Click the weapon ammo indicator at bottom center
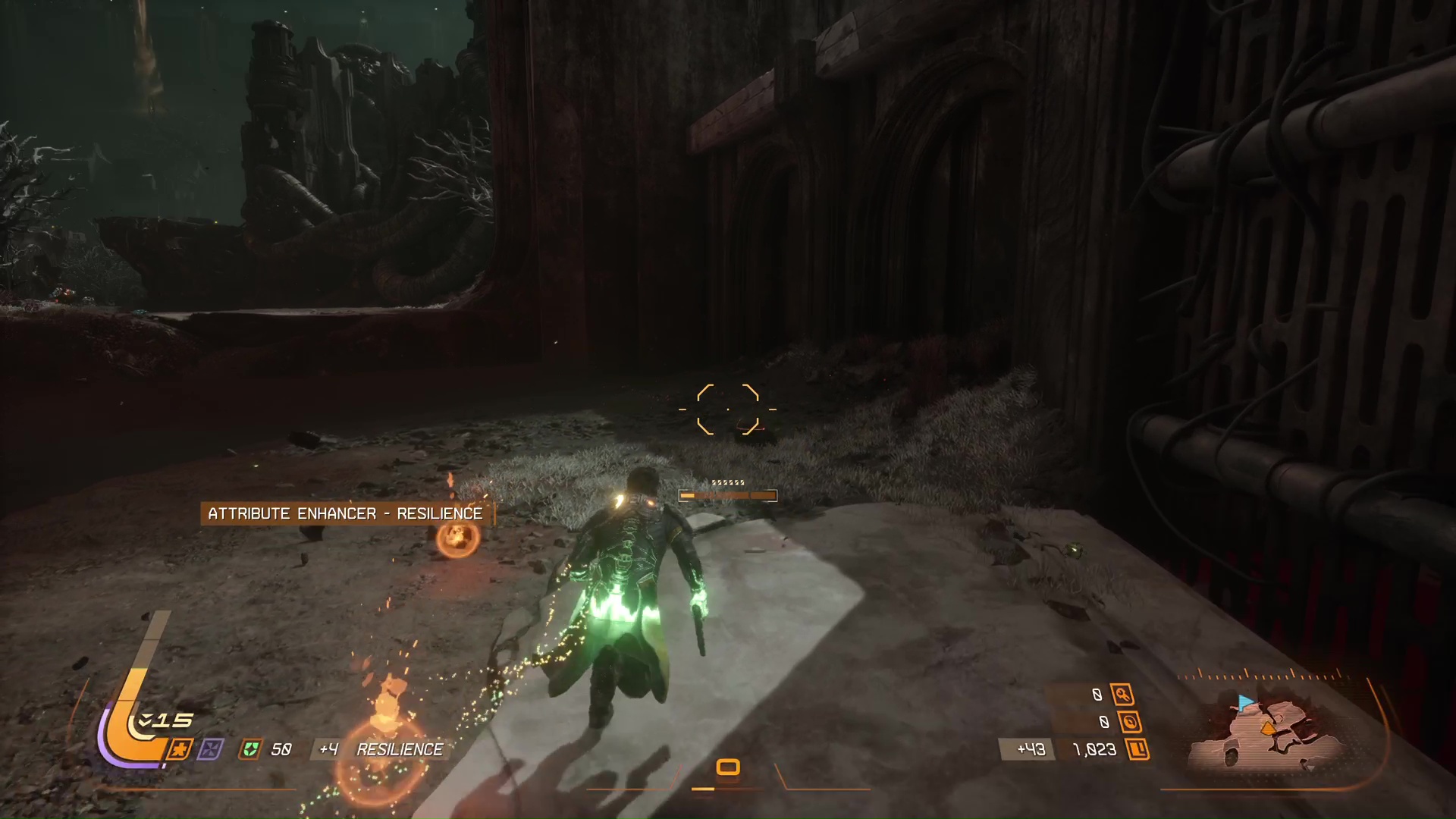This screenshot has height=819, width=1456. (728, 768)
